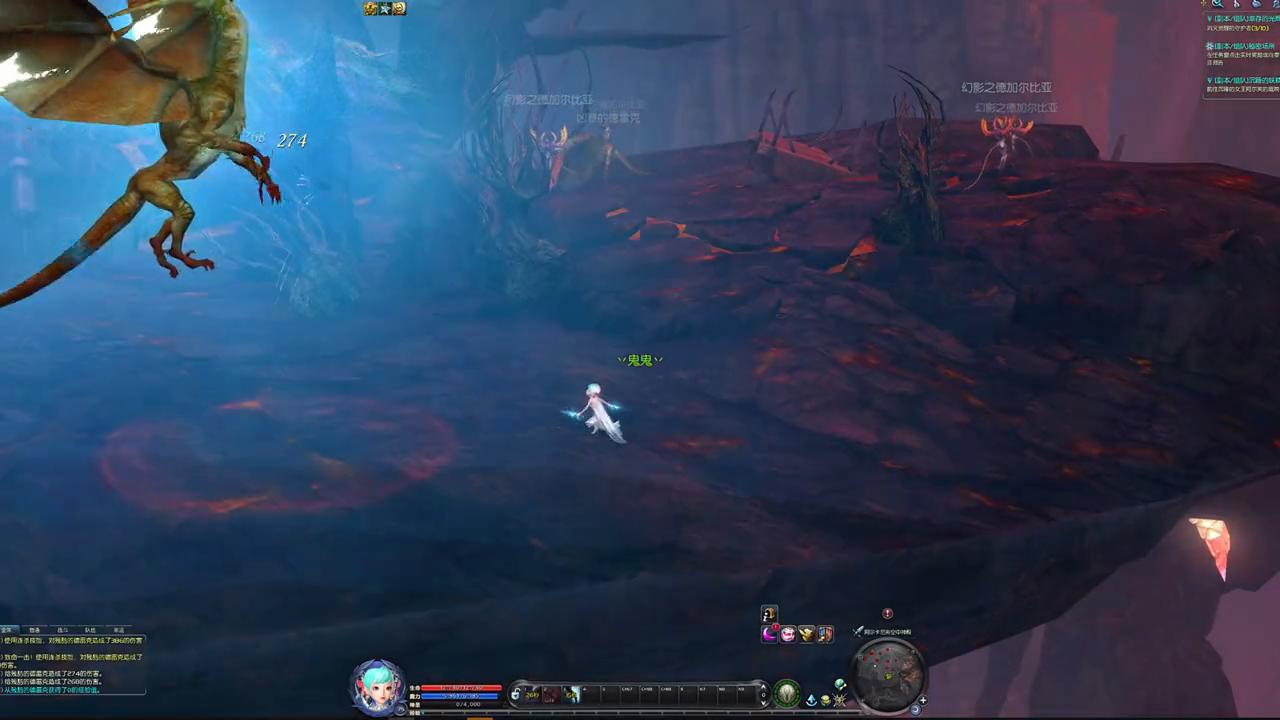Image resolution: width=1280 pixels, height=720 pixels.
Task: Select the 全体 chat tab
Action: coord(7,629)
